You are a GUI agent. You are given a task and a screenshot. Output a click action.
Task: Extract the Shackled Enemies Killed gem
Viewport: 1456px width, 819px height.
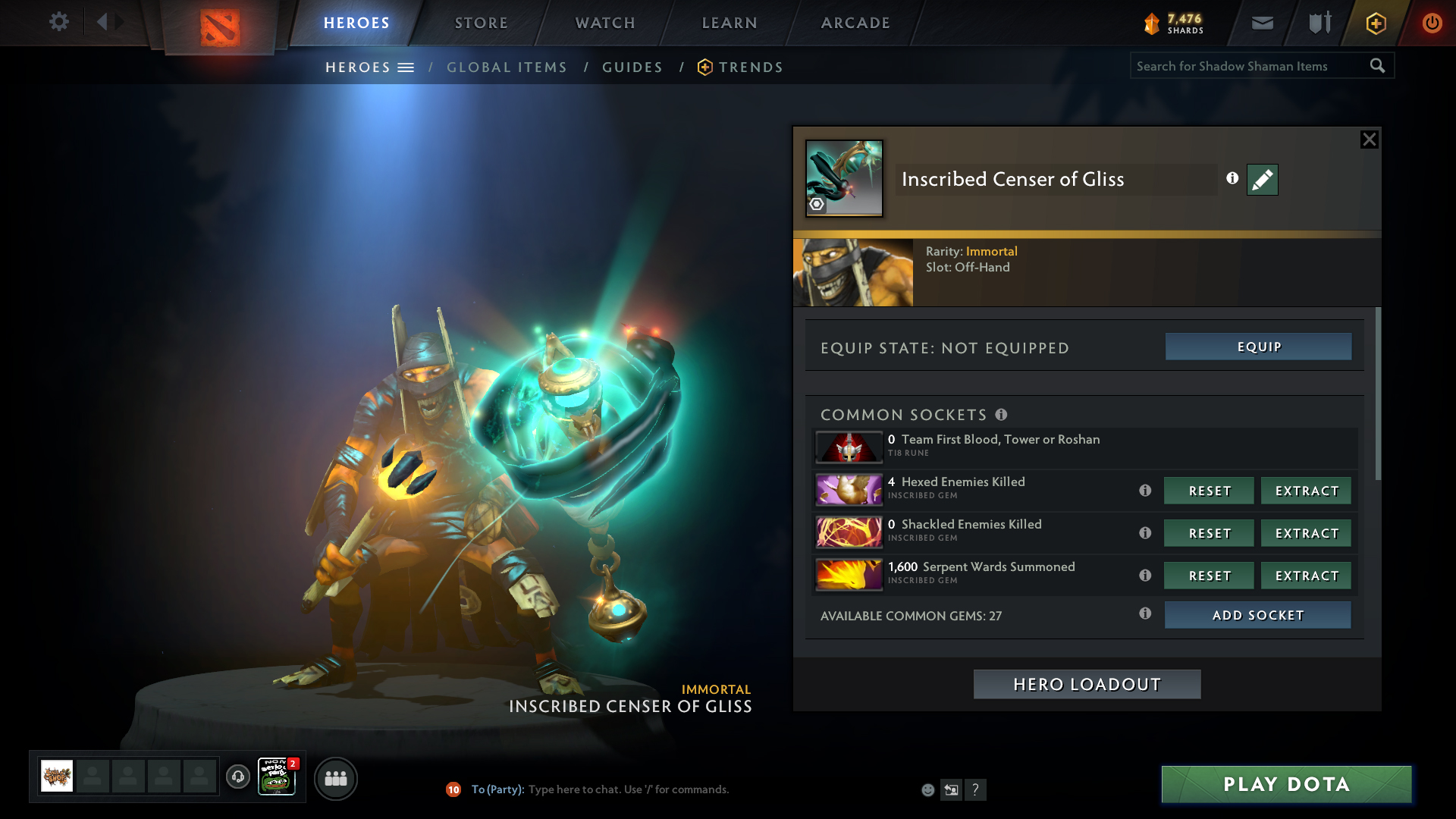(x=1306, y=533)
